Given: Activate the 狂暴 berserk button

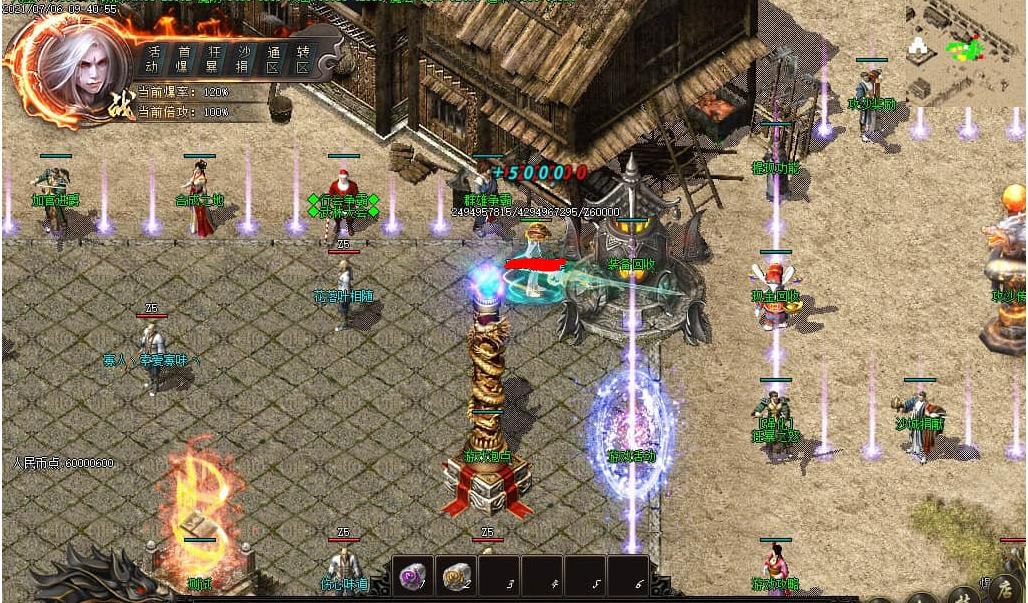Looking at the screenshot, I should point(214,59).
